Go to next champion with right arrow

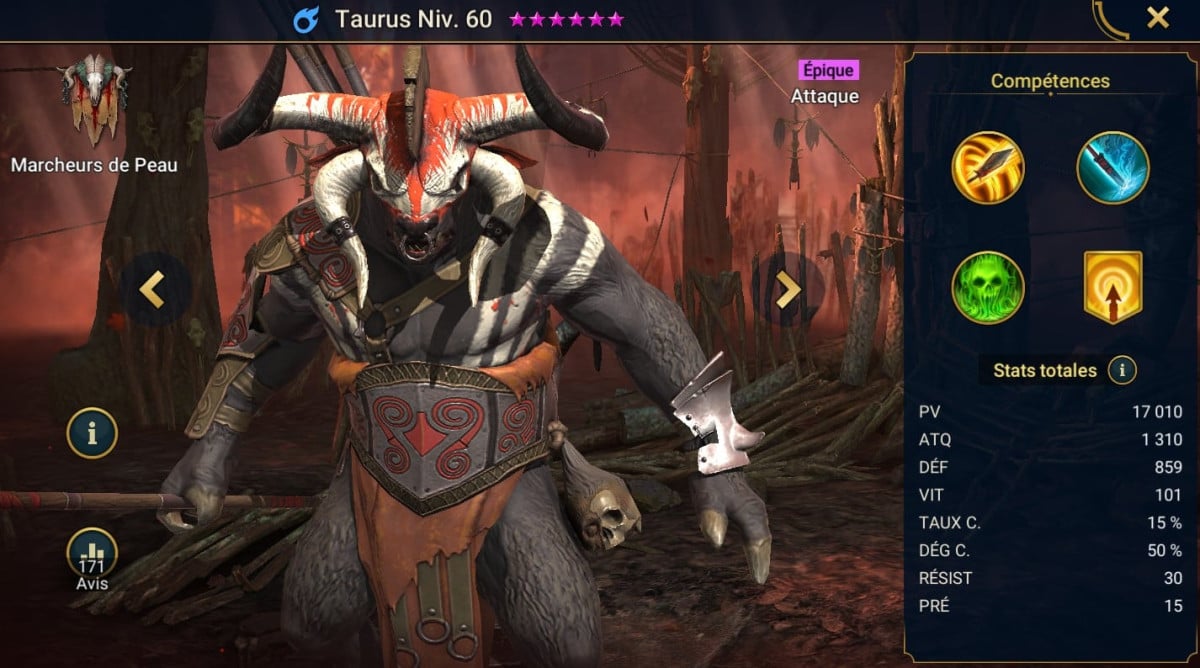tap(788, 289)
